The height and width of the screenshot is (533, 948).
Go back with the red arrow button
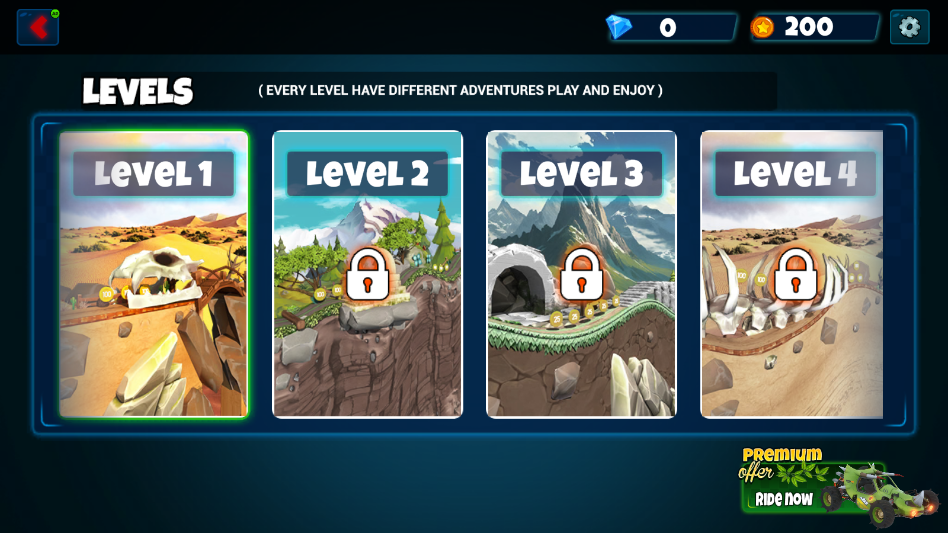[38, 27]
